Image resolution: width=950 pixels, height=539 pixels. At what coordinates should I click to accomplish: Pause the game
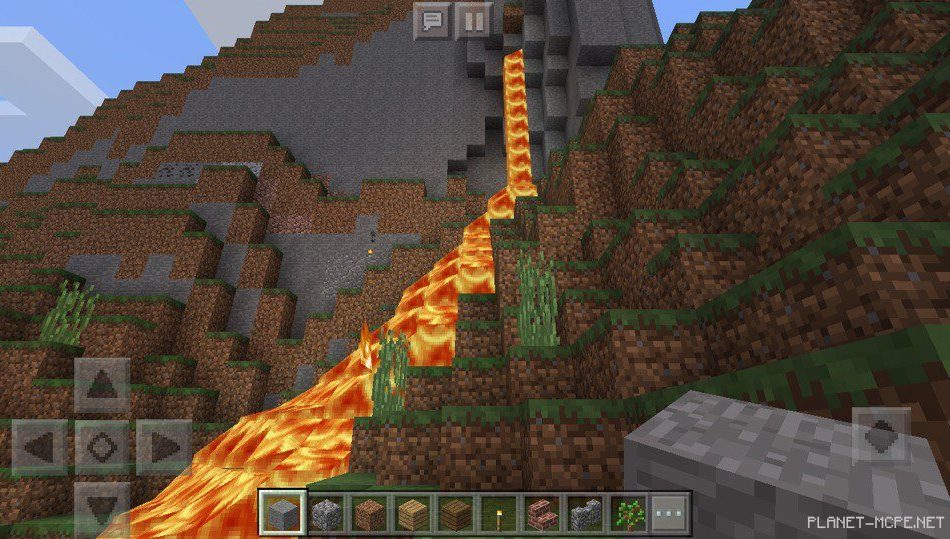click(474, 19)
